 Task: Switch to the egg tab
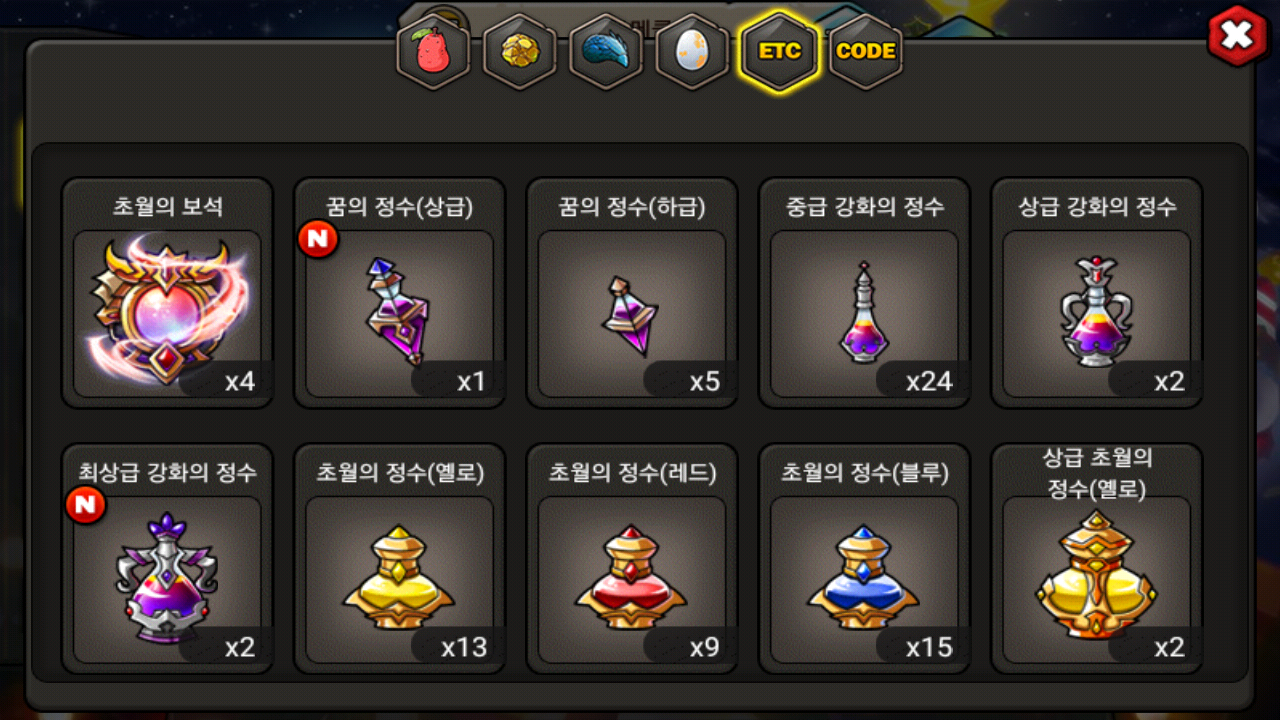(x=692, y=51)
